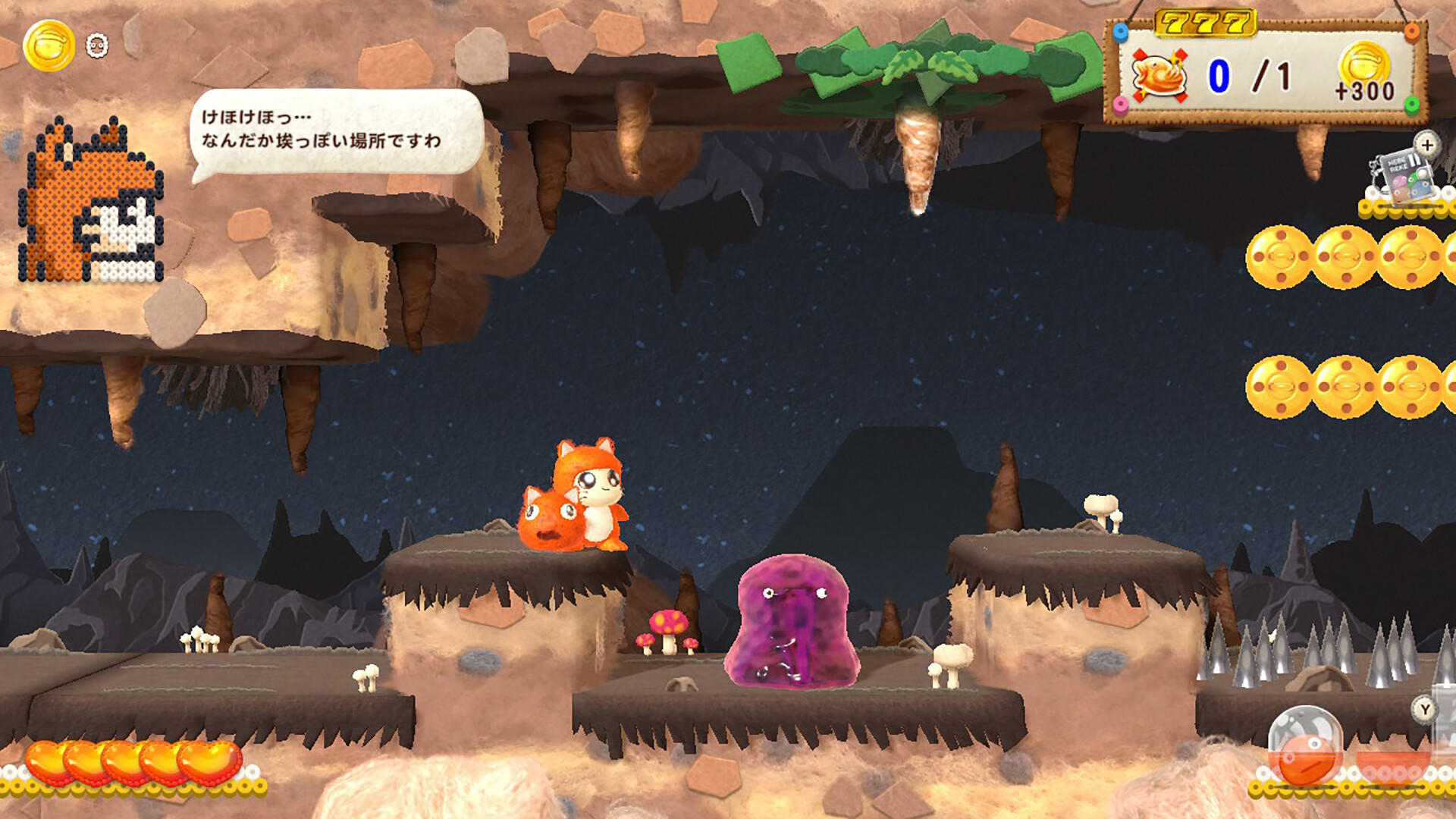
Task: Click the 777 gold plate above the HUD
Action: [1203, 22]
